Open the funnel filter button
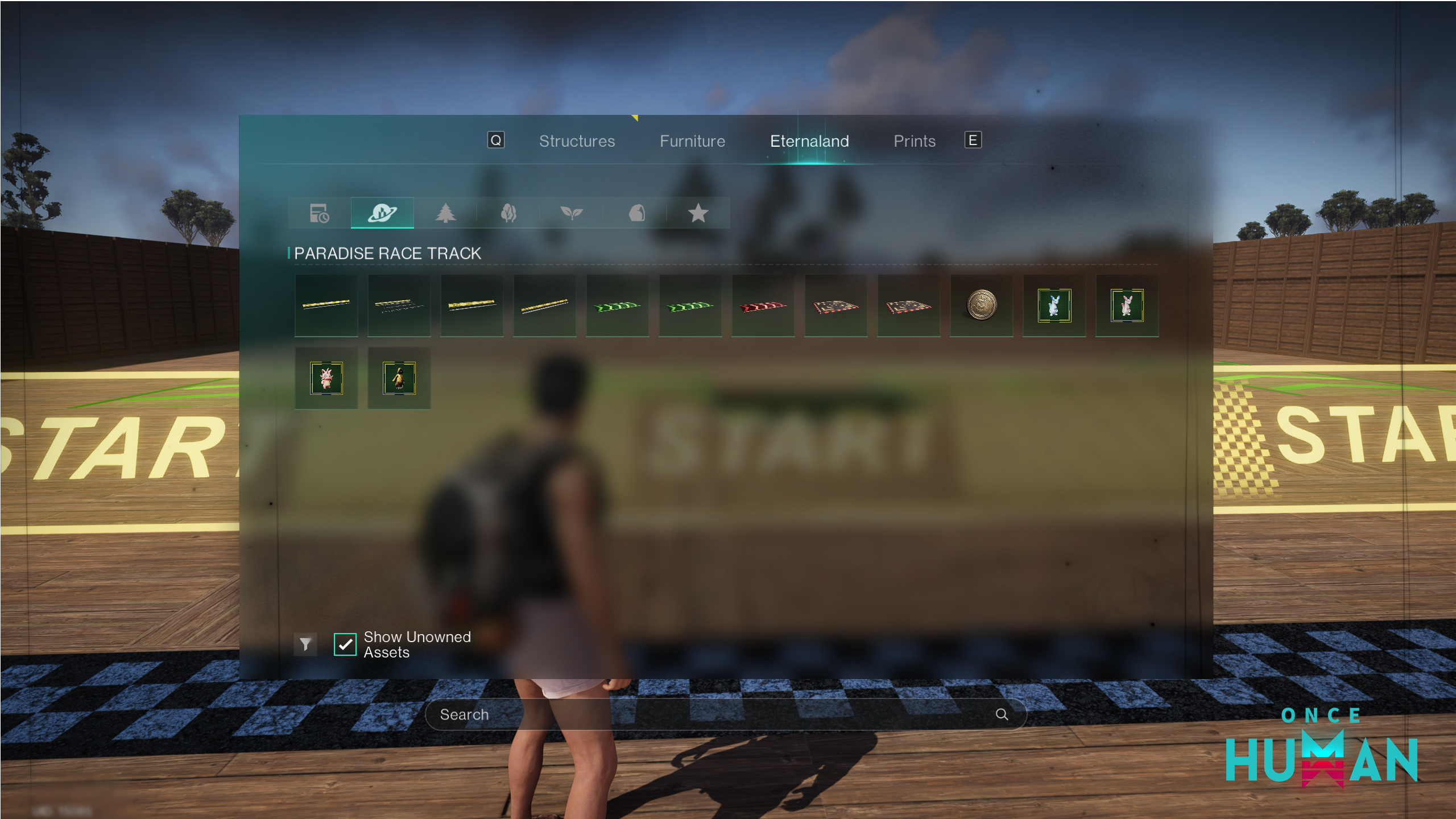The height and width of the screenshot is (819, 1456). 305,644
